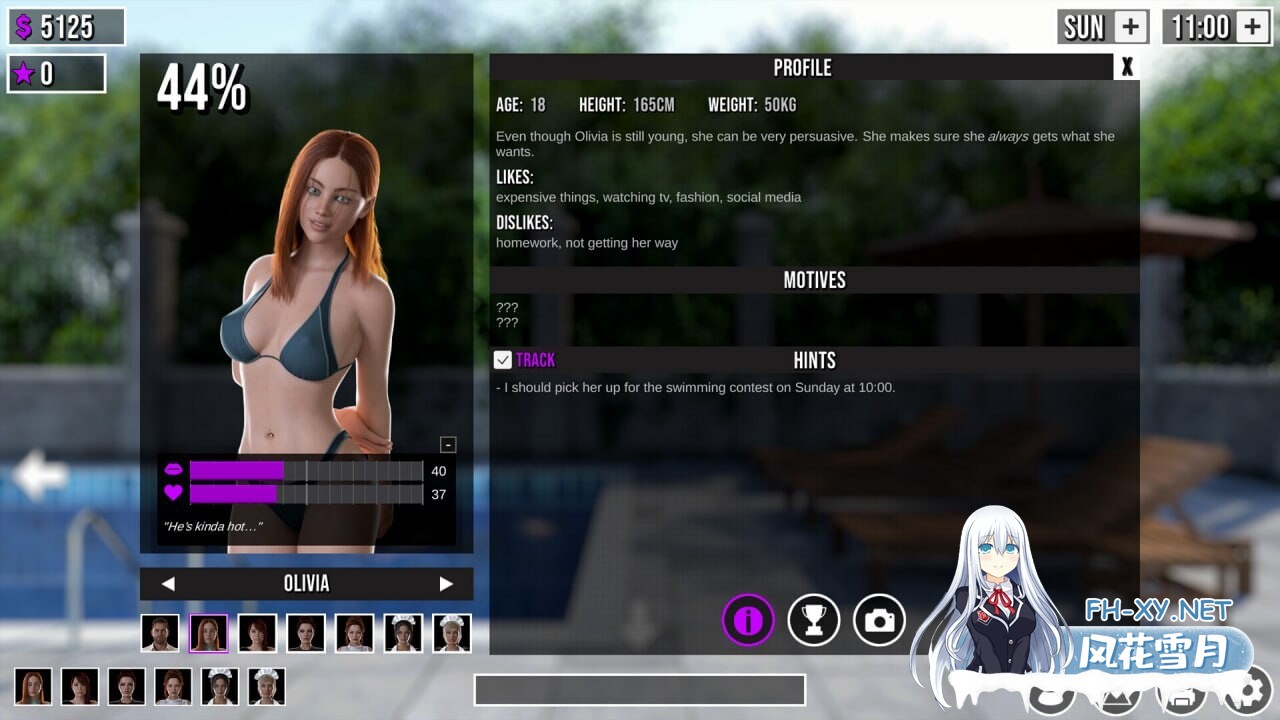Untick the TRACK checkbox
The image size is (1280, 720).
(x=500, y=359)
